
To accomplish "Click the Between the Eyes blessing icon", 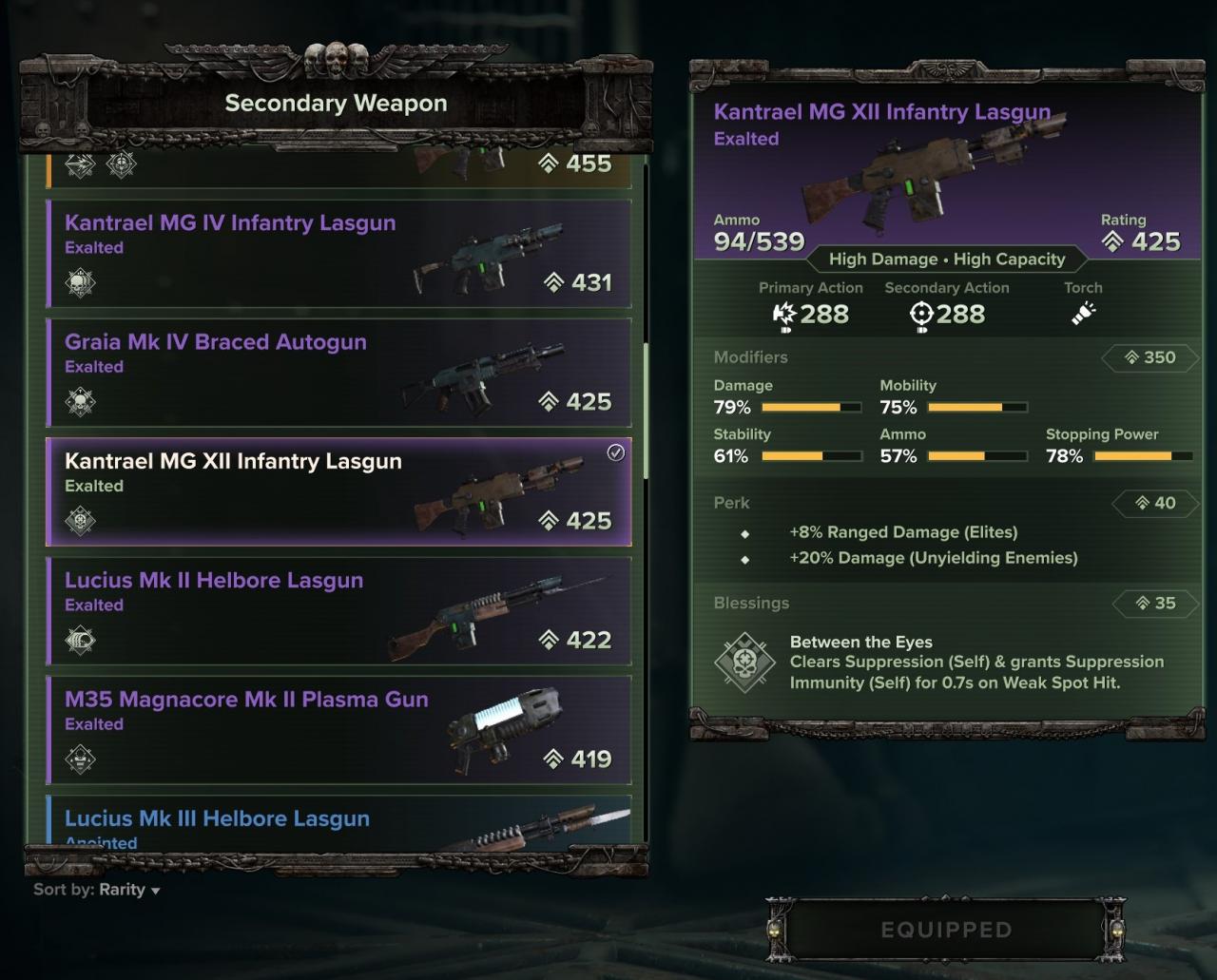I will tap(744, 663).
